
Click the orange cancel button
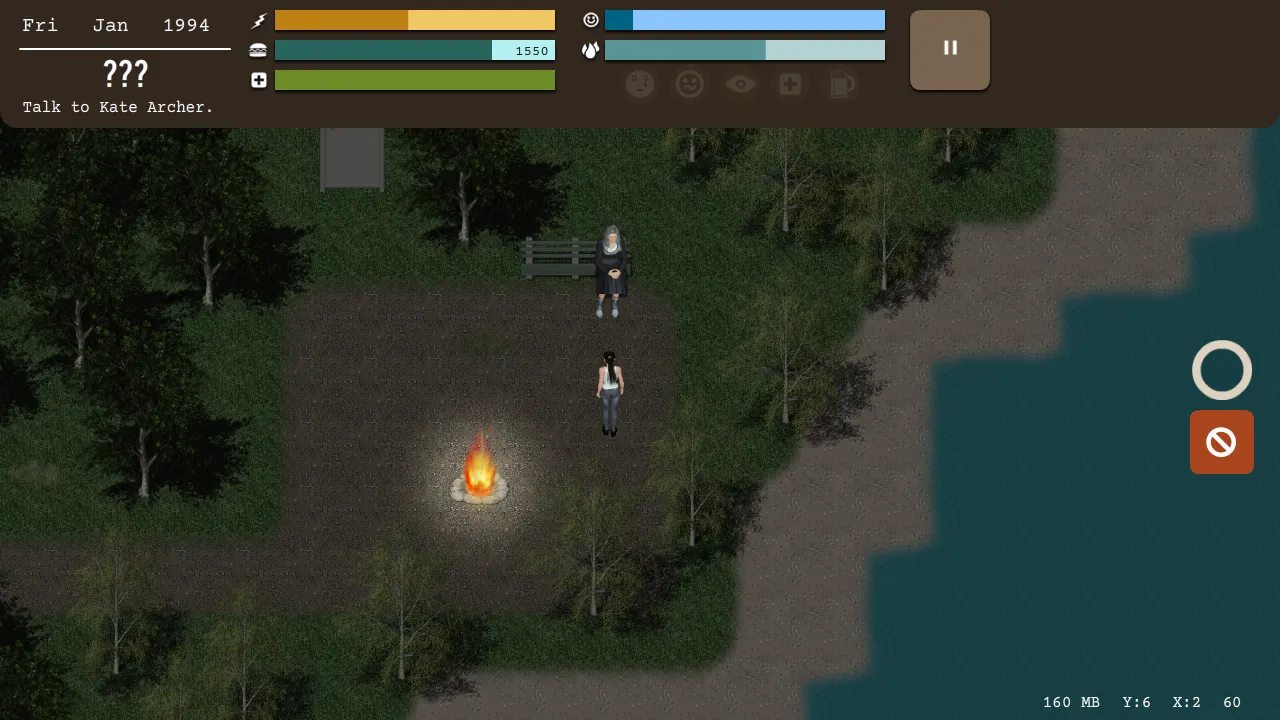1221,442
